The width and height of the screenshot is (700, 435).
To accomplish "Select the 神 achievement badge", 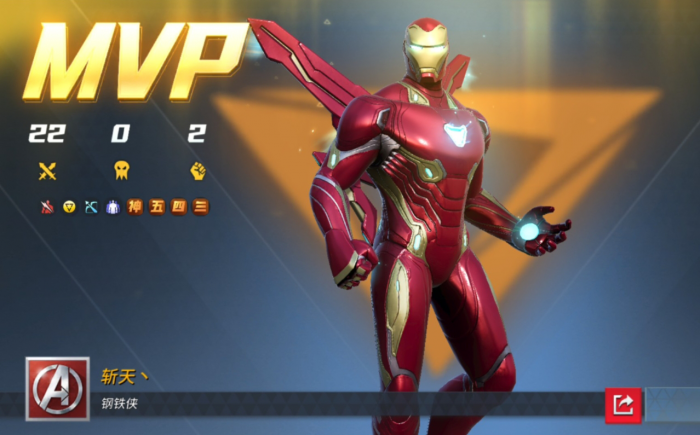I will coord(134,207).
